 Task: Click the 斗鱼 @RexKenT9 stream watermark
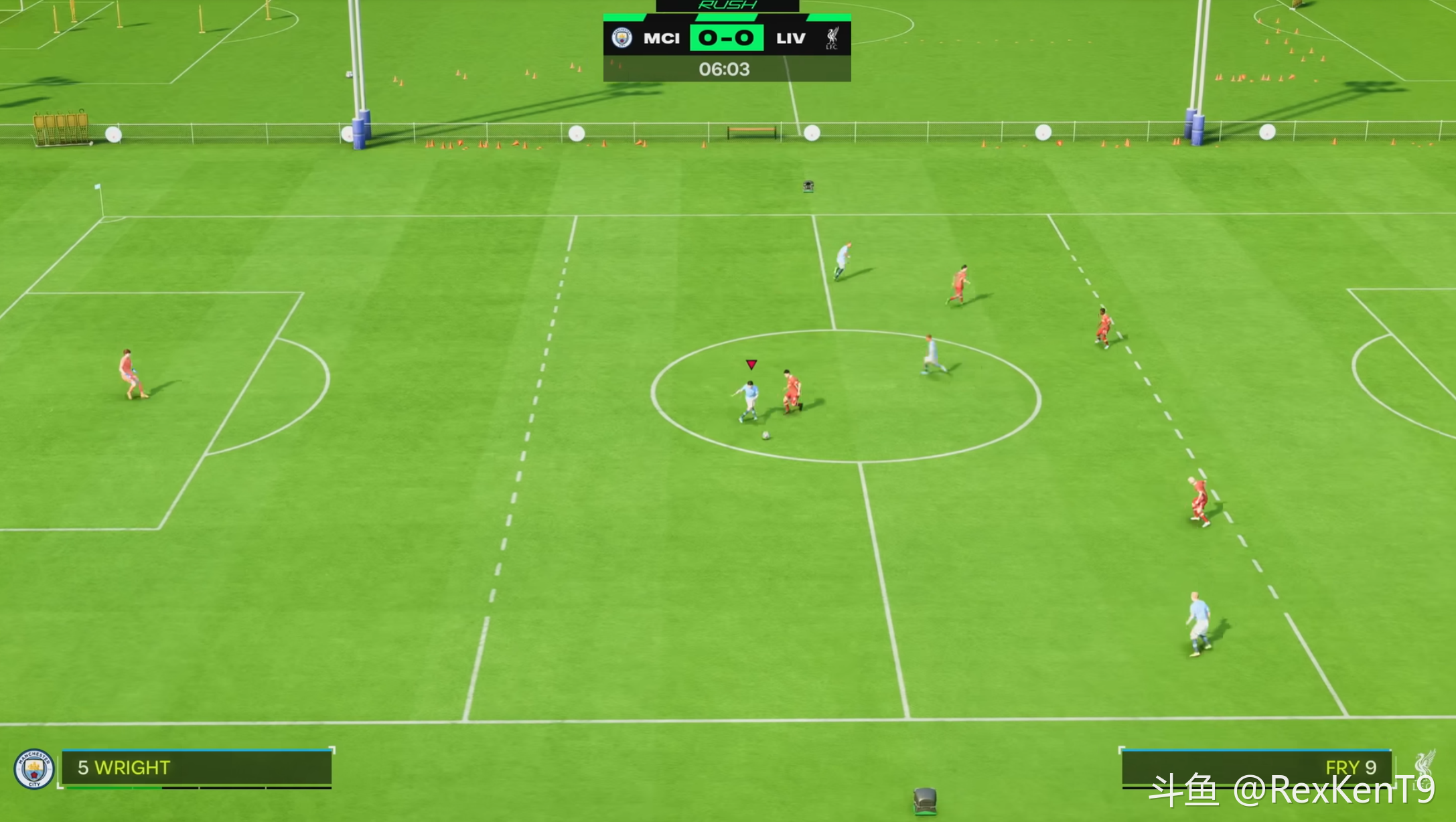pyautogui.click(x=1291, y=791)
